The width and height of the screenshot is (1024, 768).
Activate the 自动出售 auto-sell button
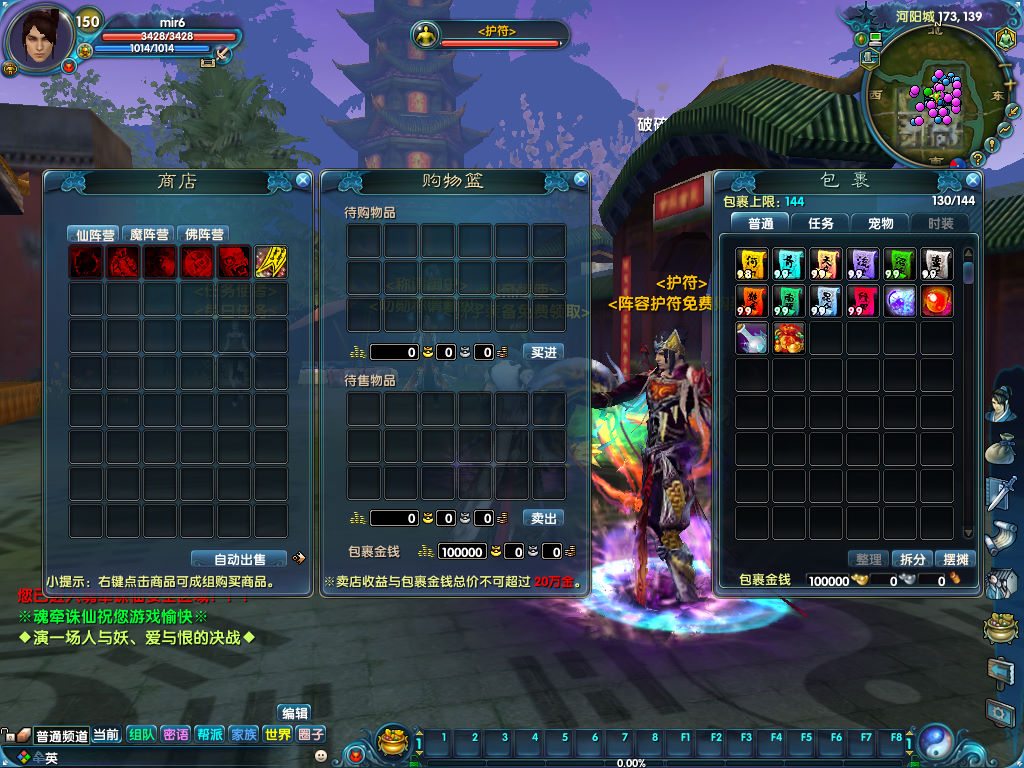[239, 559]
